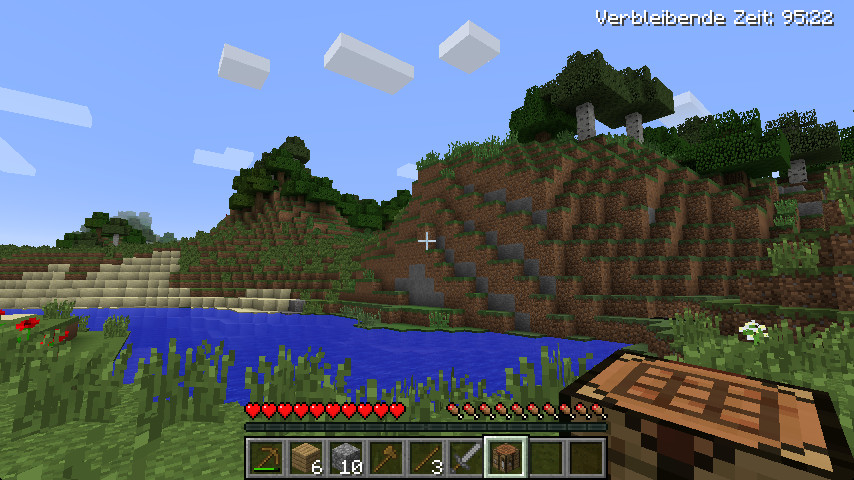Viewport: 854px width, 480px height.
Task: Pick the wooden shovel slot
Action: pos(386,458)
